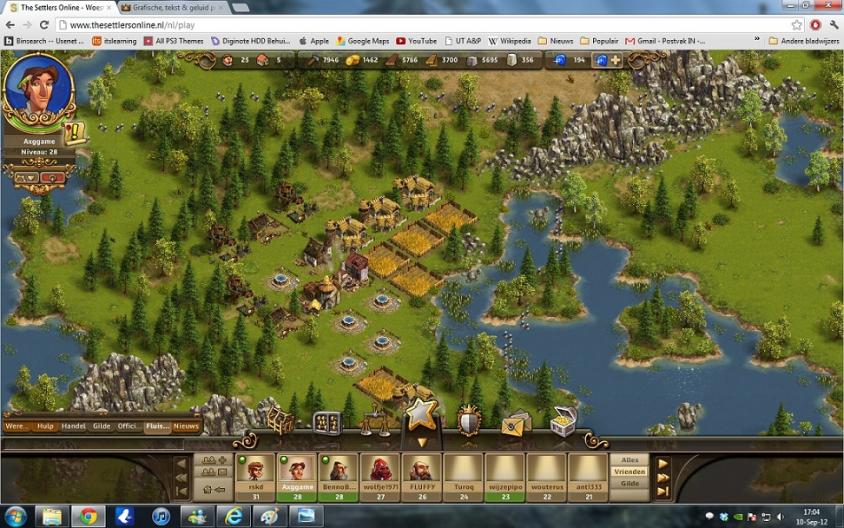
Task: Show Alles in the friends list filter
Action: 629,460
